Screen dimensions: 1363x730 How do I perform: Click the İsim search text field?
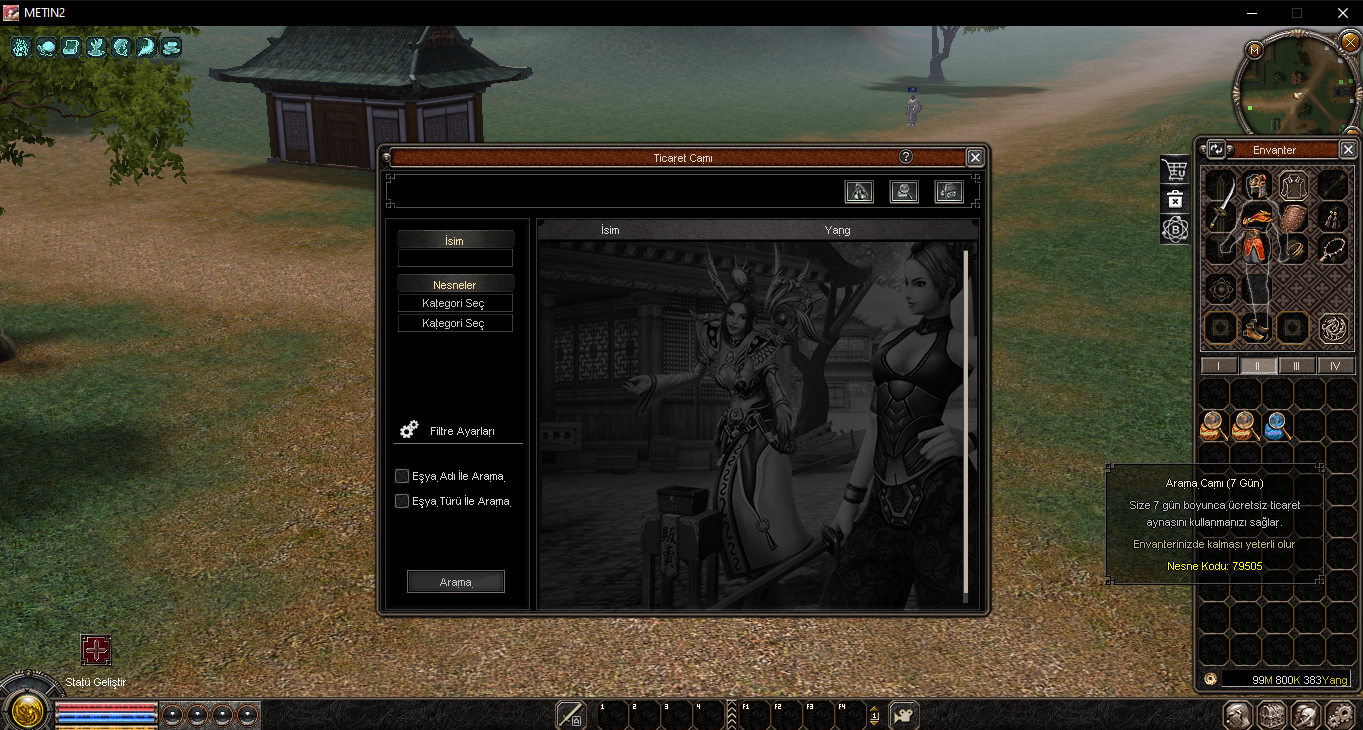pos(455,258)
